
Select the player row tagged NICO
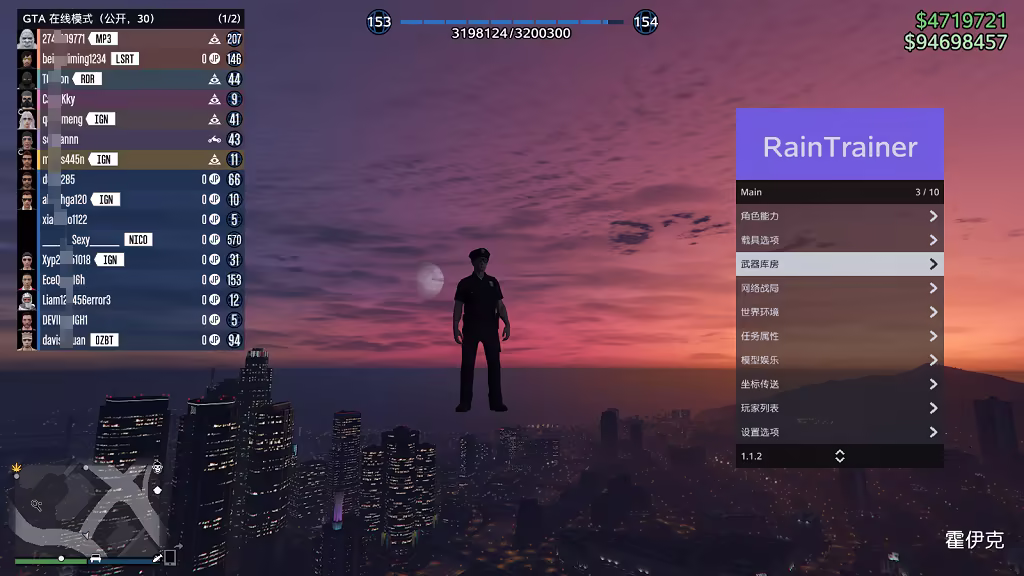tap(130, 240)
